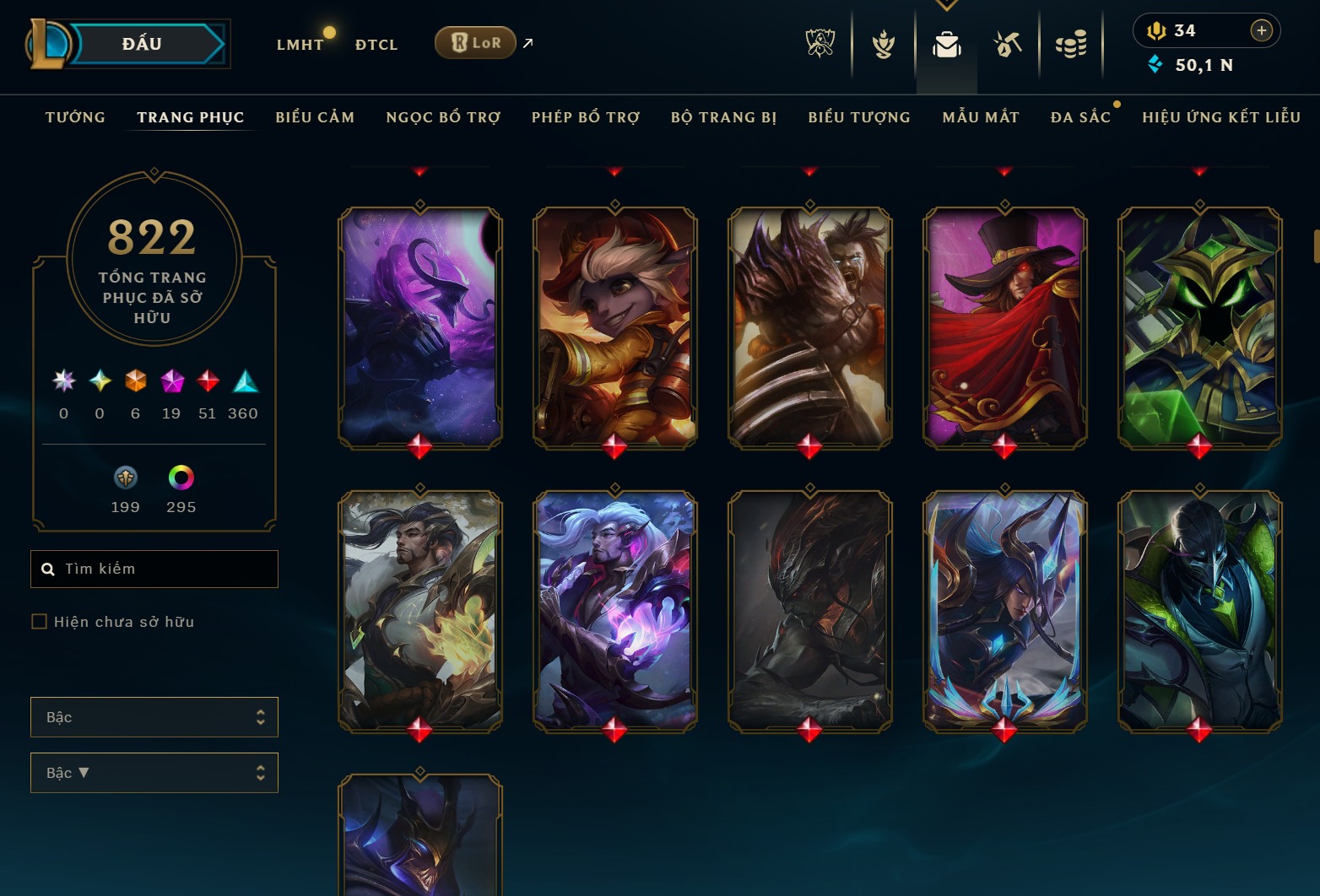
Task: Open the 'Bậc ▼' order dropdown
Action: pos(154,773)
